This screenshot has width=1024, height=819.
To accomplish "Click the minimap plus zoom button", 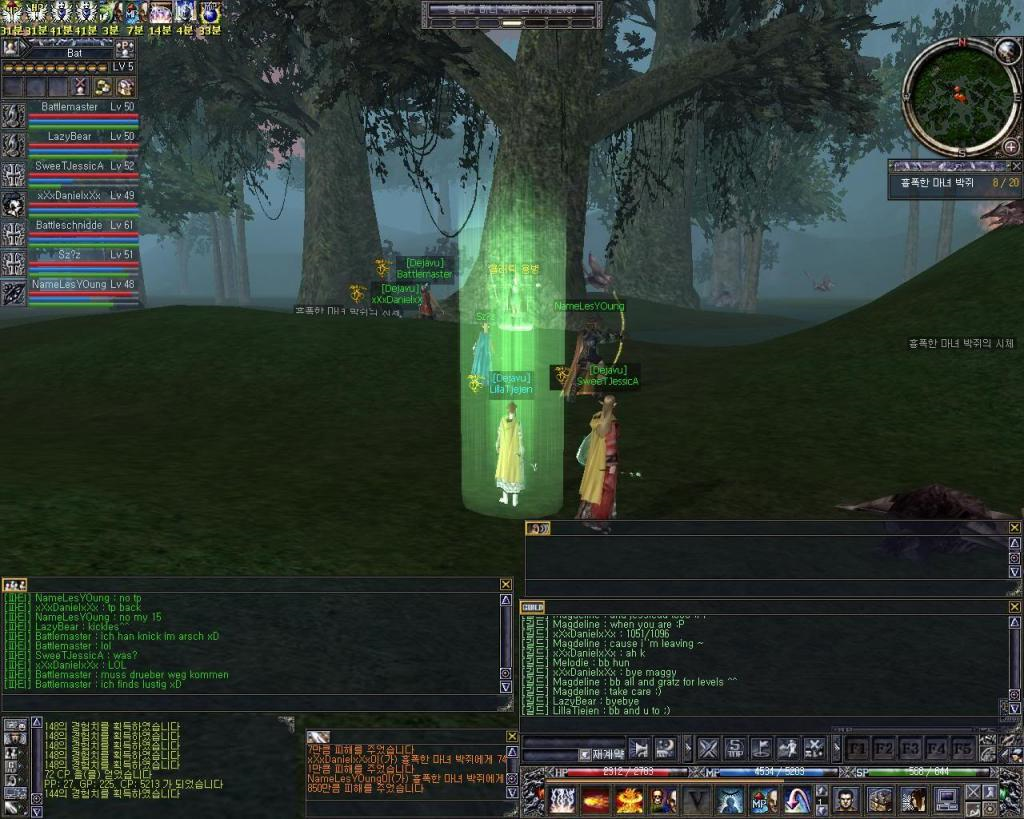I will [1010, 147].
